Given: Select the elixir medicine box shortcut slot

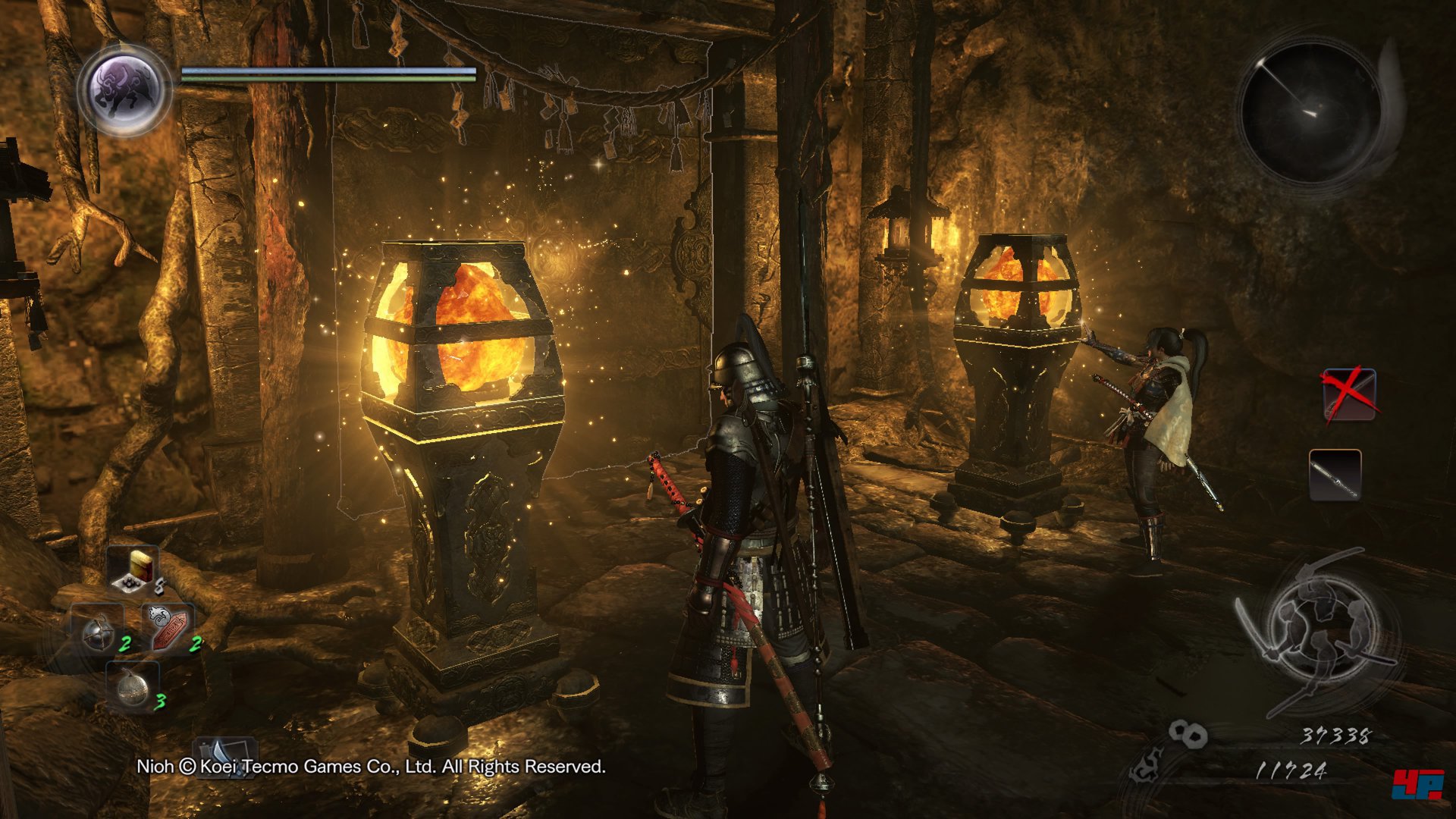Looking at the screenshot, I should coord(135,569).
